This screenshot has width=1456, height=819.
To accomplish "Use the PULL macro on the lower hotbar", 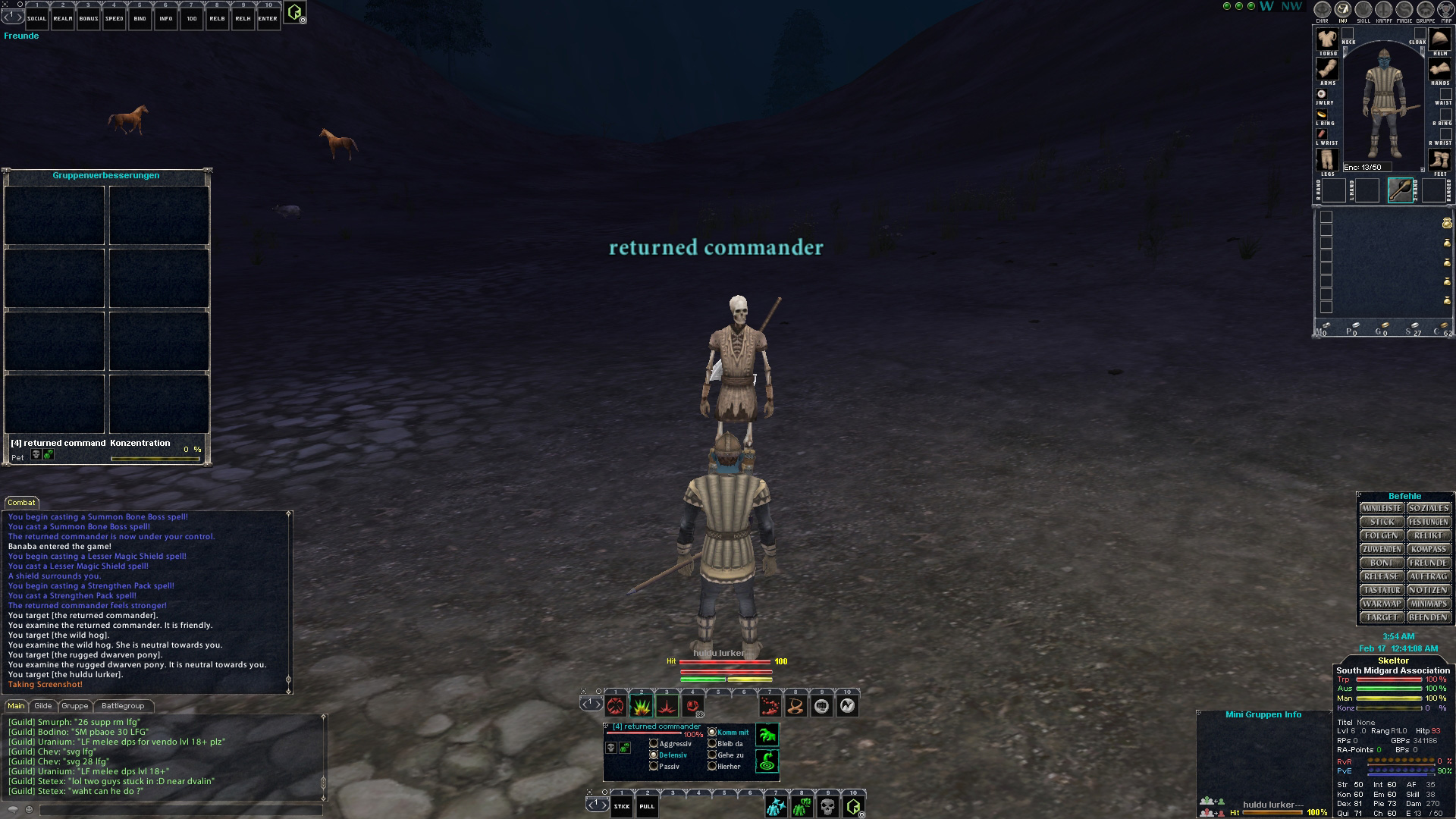I will pyautogui.click(x=647, y=805).
